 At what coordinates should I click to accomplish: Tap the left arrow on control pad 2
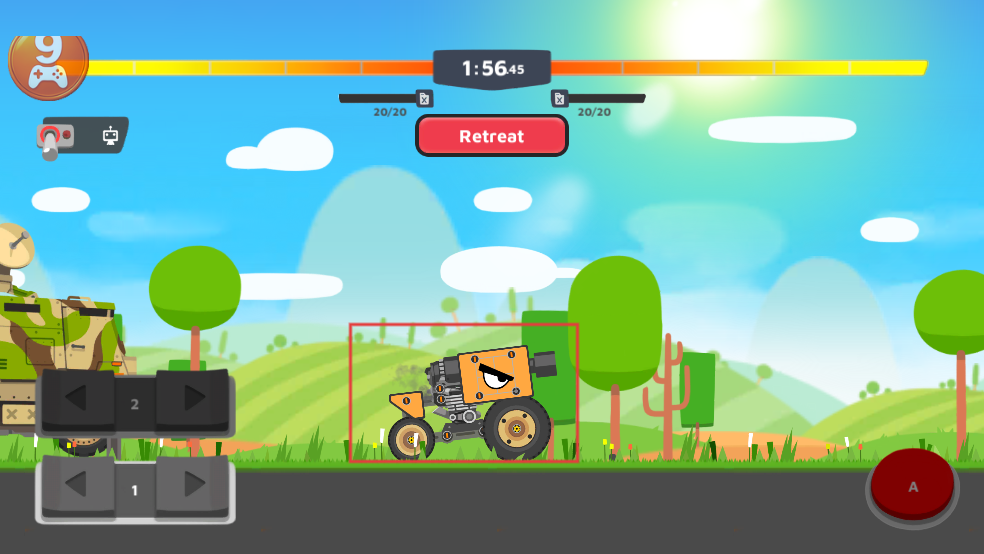point(76,399)
